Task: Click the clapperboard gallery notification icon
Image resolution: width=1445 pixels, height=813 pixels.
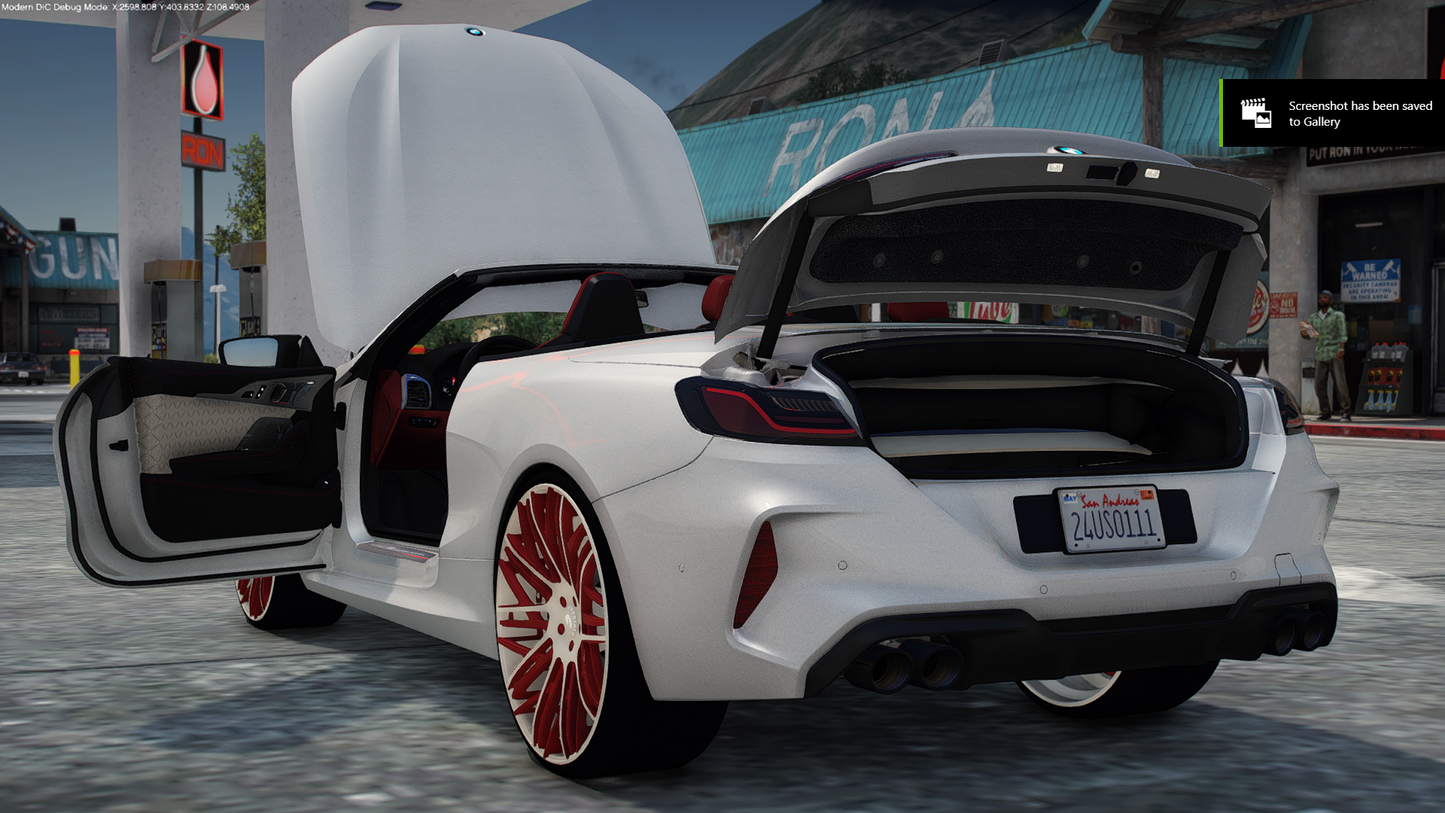Action: pyautogui.click(x=1256, y=112)
